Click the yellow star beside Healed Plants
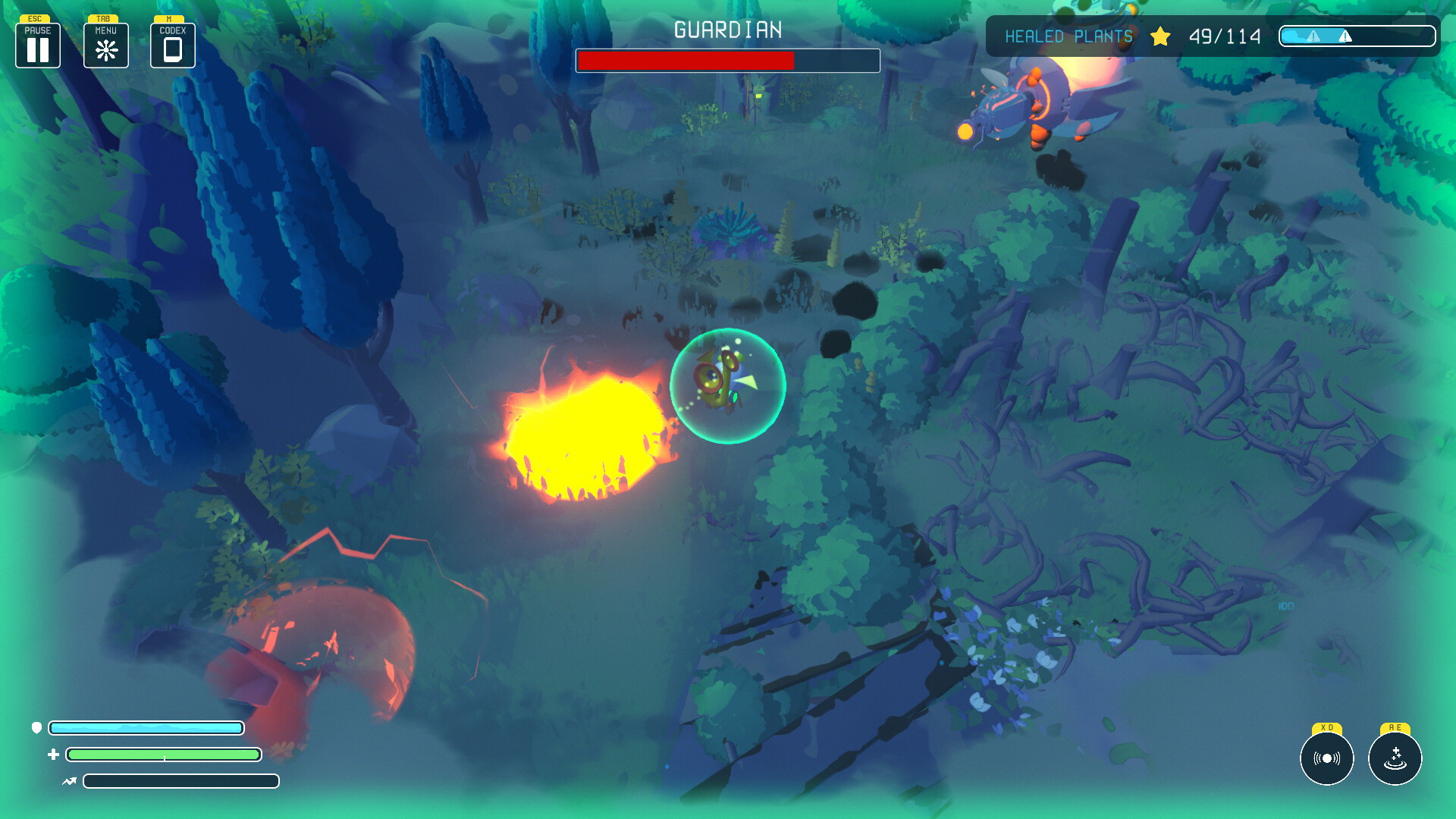Viewport: 1456px width, 819px height. click(1160, 36)
